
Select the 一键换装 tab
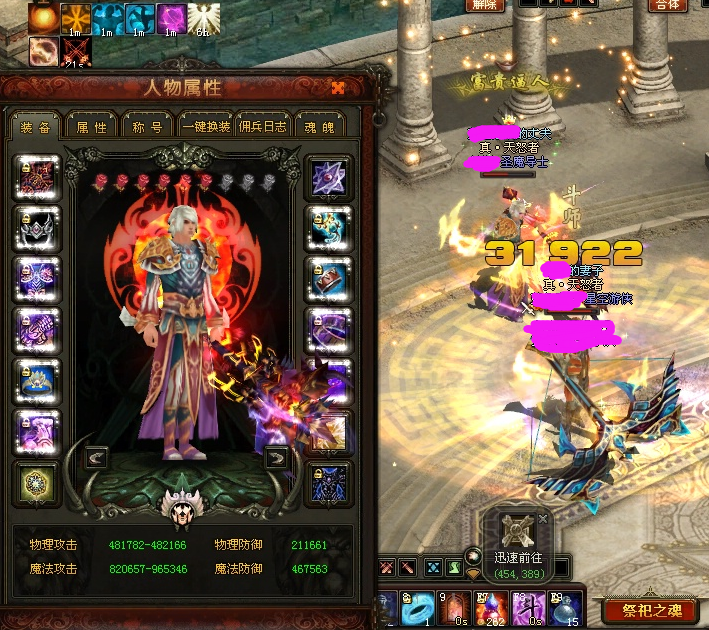[206, 126]
